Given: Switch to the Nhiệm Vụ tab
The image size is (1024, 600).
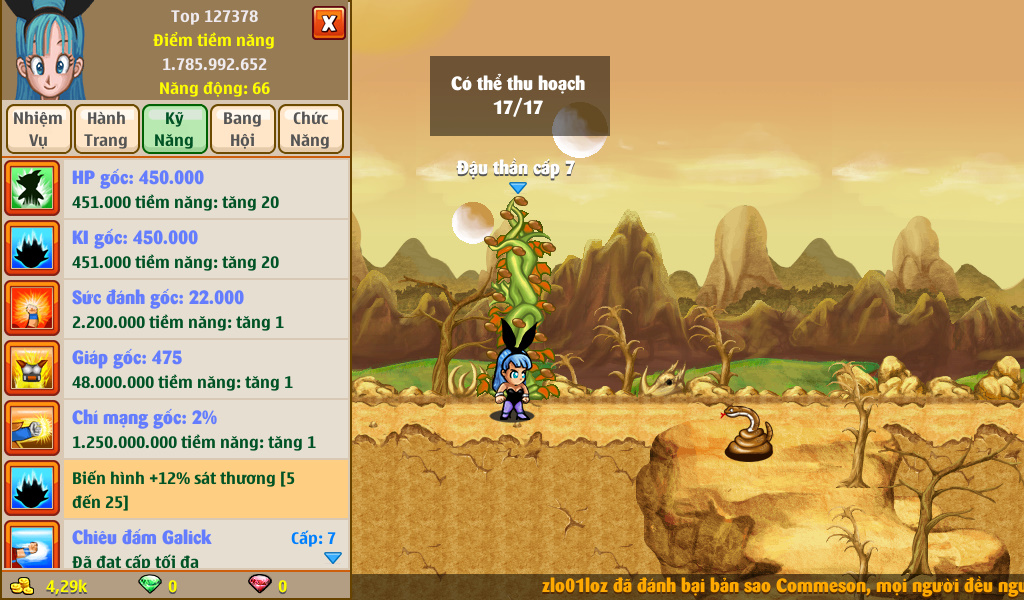Looking at the screenshot, I should click(x=38, y=129).
